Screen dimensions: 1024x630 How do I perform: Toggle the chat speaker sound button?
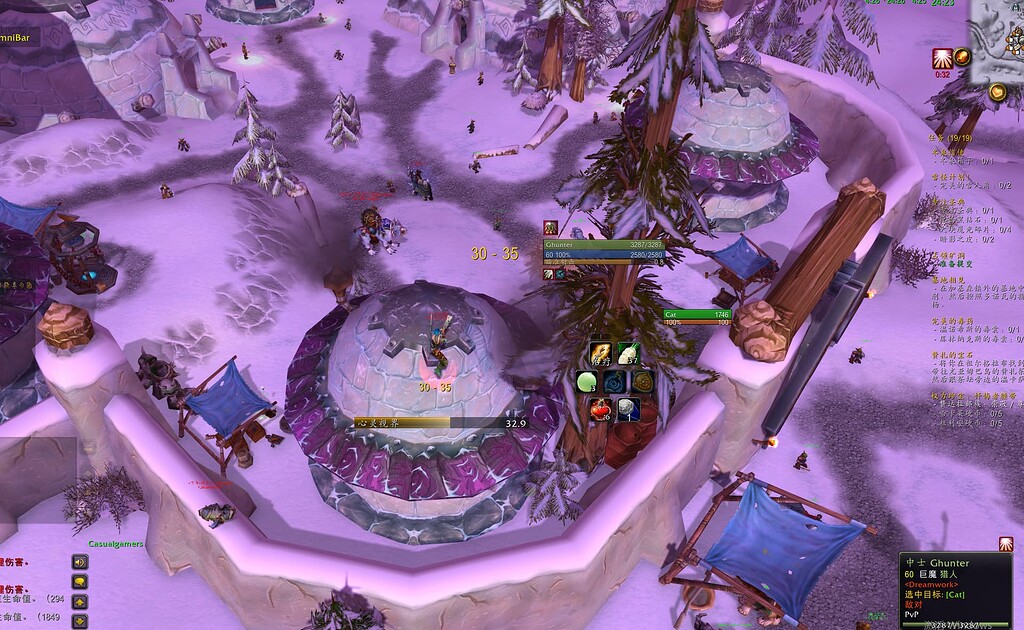click(x=79, y=561)
